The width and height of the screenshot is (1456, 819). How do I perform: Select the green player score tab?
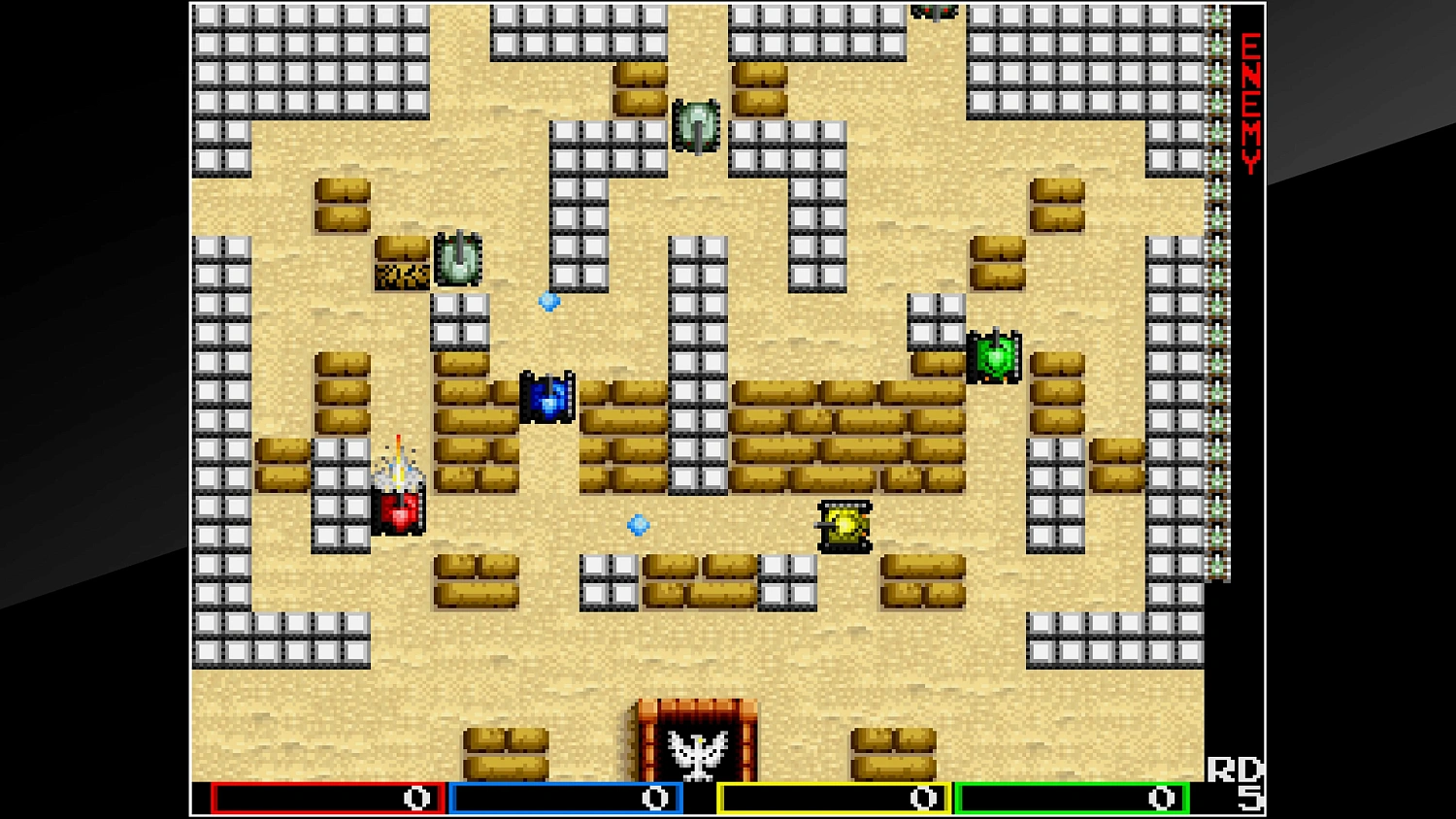pos(1072,797)
